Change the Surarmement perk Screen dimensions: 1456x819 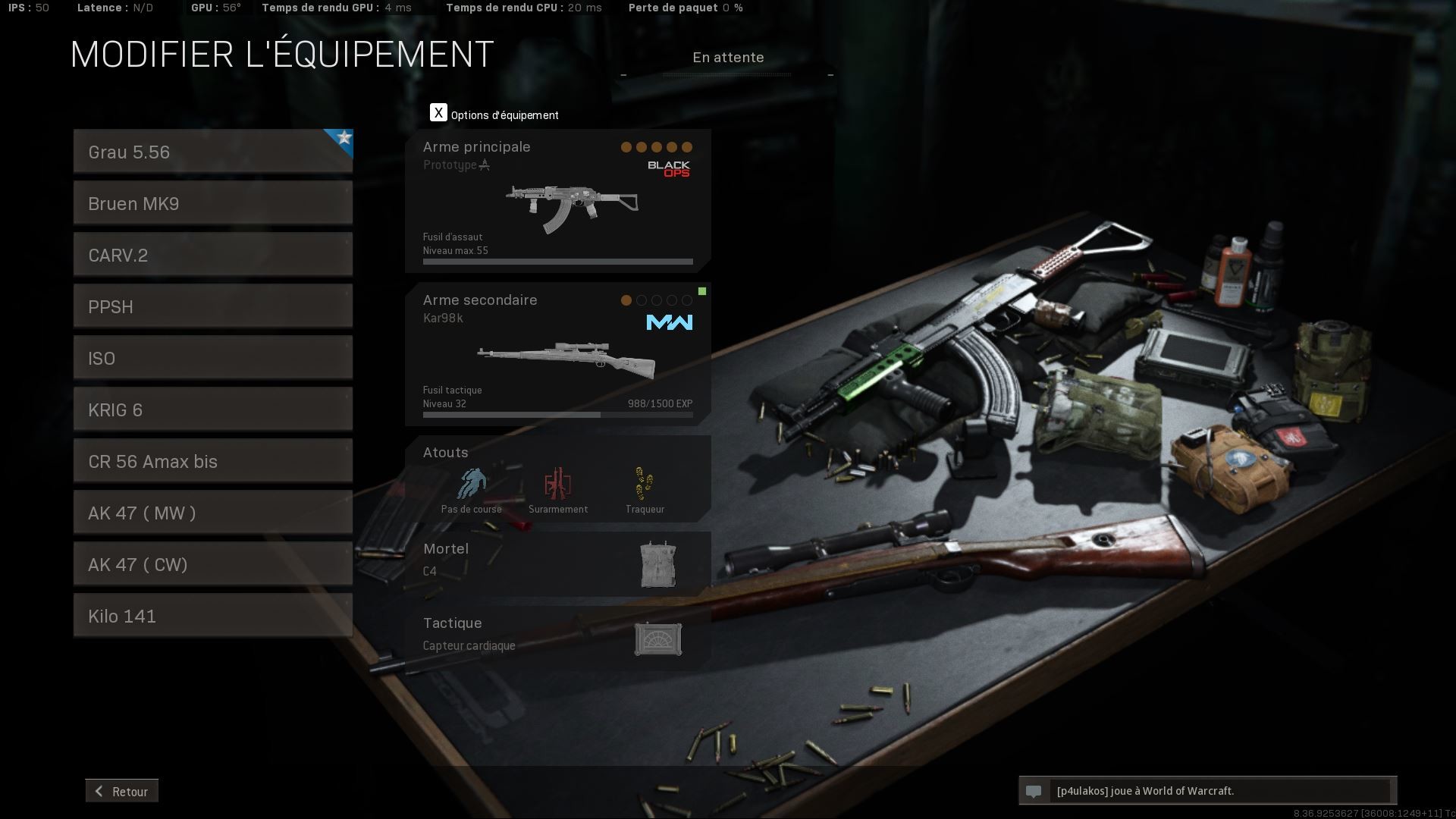point(558,490)
